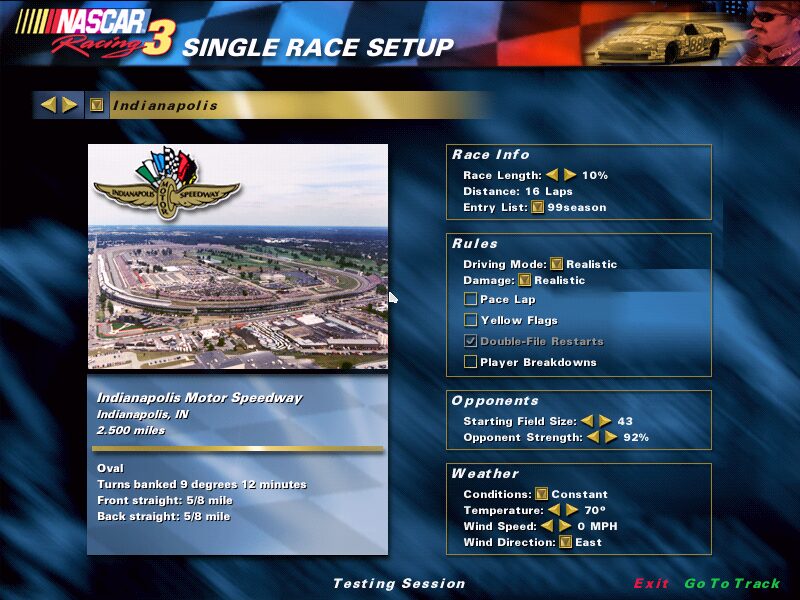
Task: Open the Entry List dropdown
Action: [x=538, y=208]
